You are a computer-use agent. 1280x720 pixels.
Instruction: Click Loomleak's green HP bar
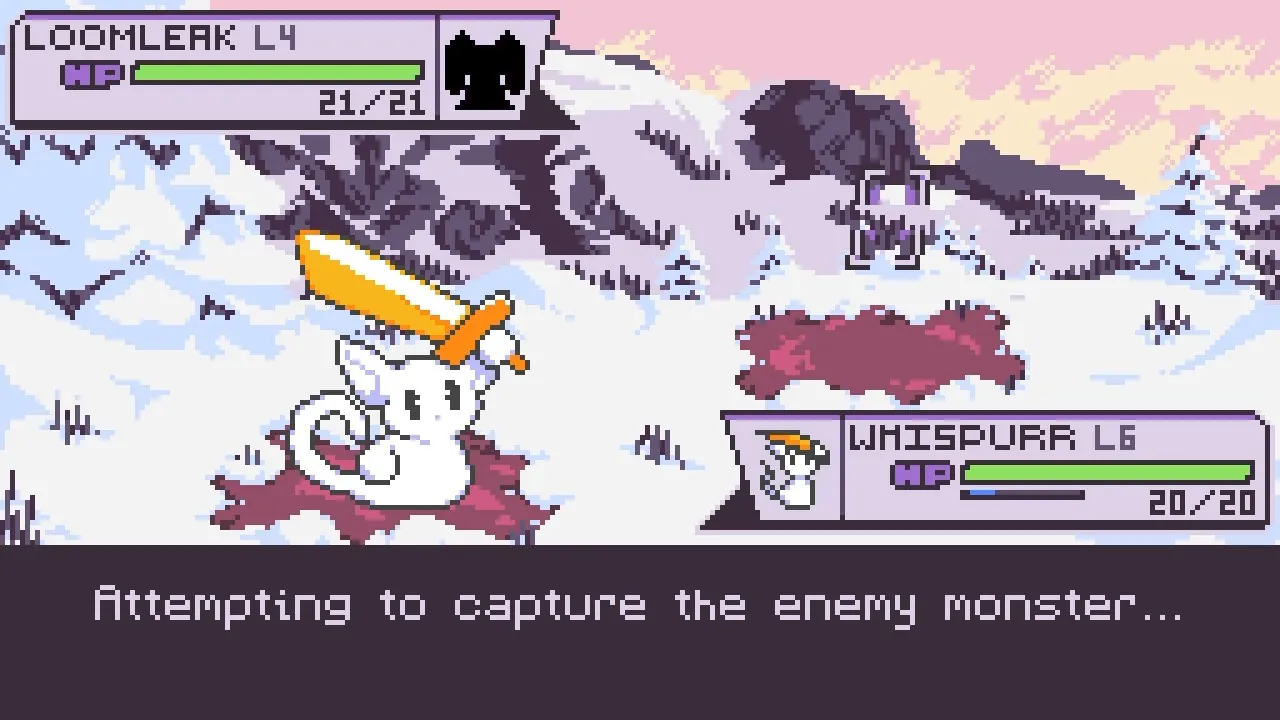pyautogui.click(x=275, y=70)
